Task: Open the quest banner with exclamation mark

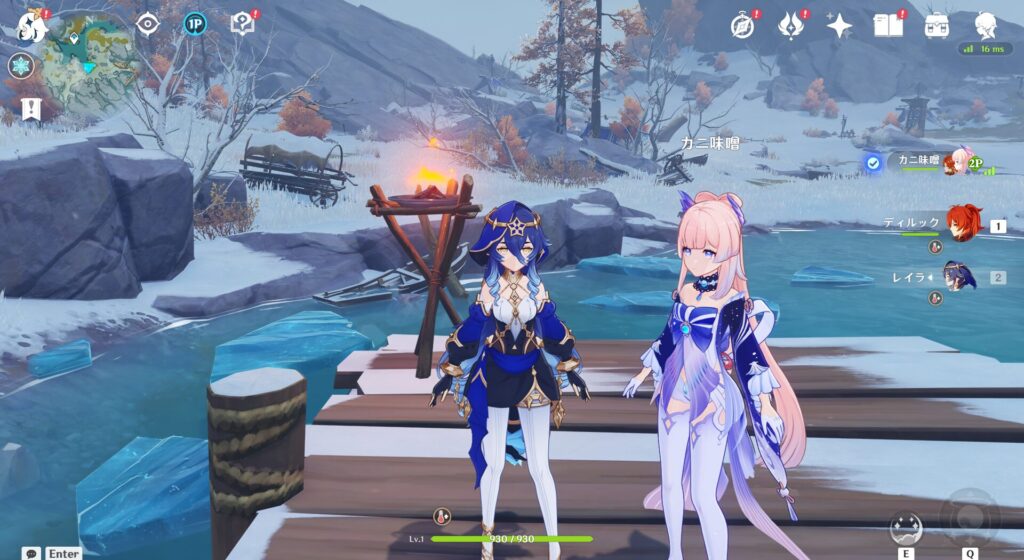Action: 30,108
